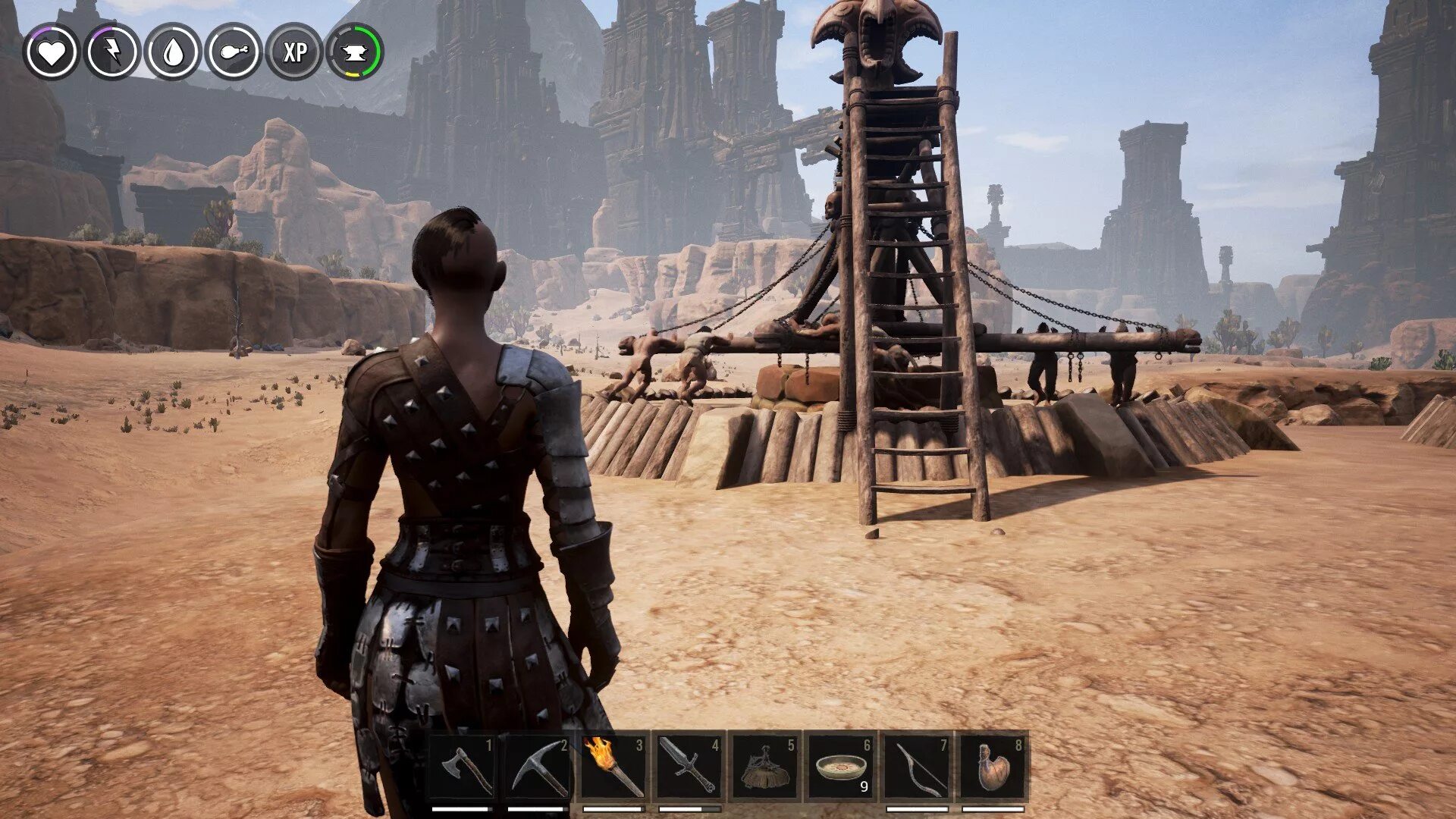Select the hide sack in slot 5
1456x819 pixels.
(x=765, y=767)
